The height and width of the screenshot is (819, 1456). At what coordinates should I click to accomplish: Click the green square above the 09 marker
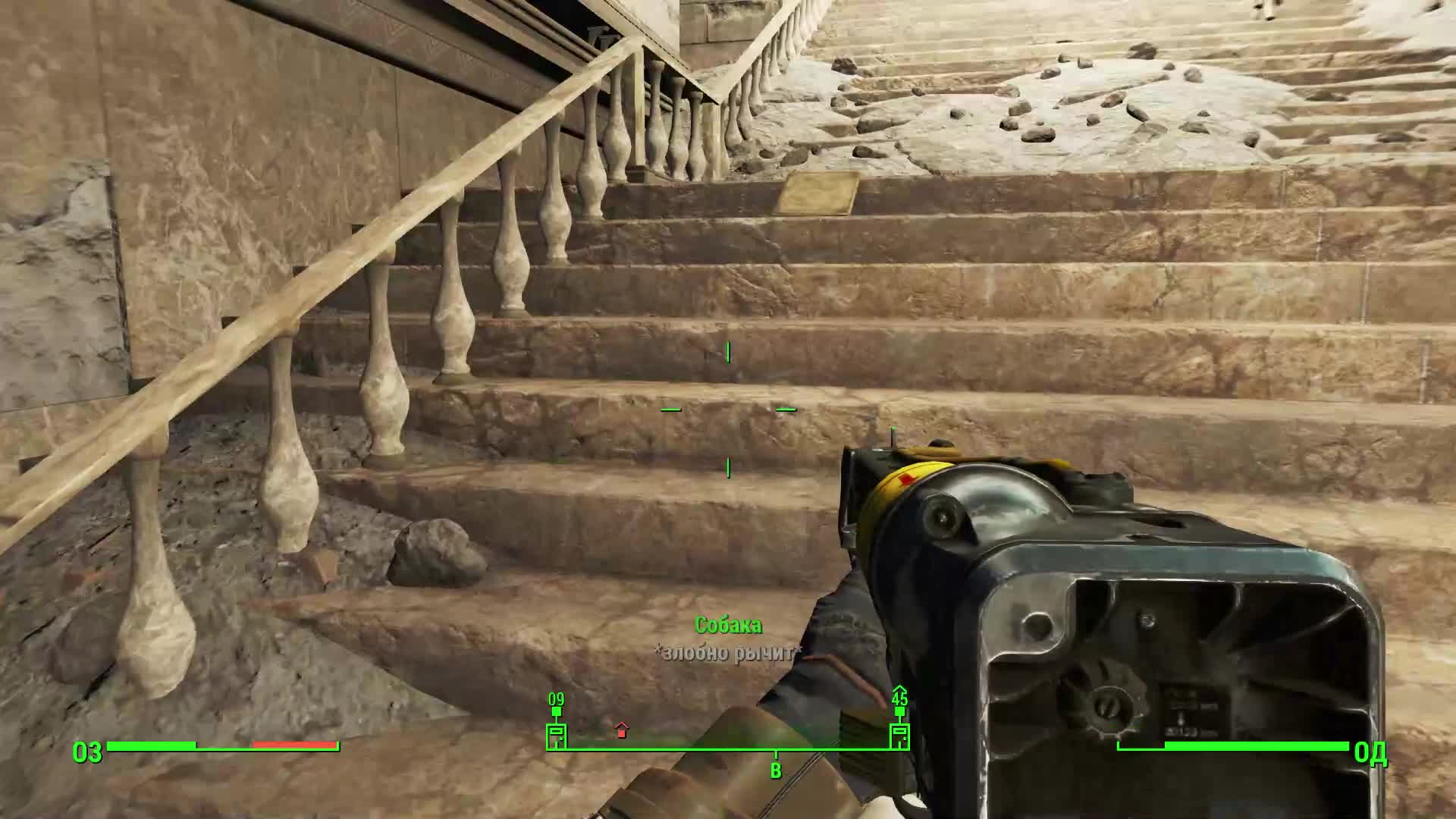[557, 711]
